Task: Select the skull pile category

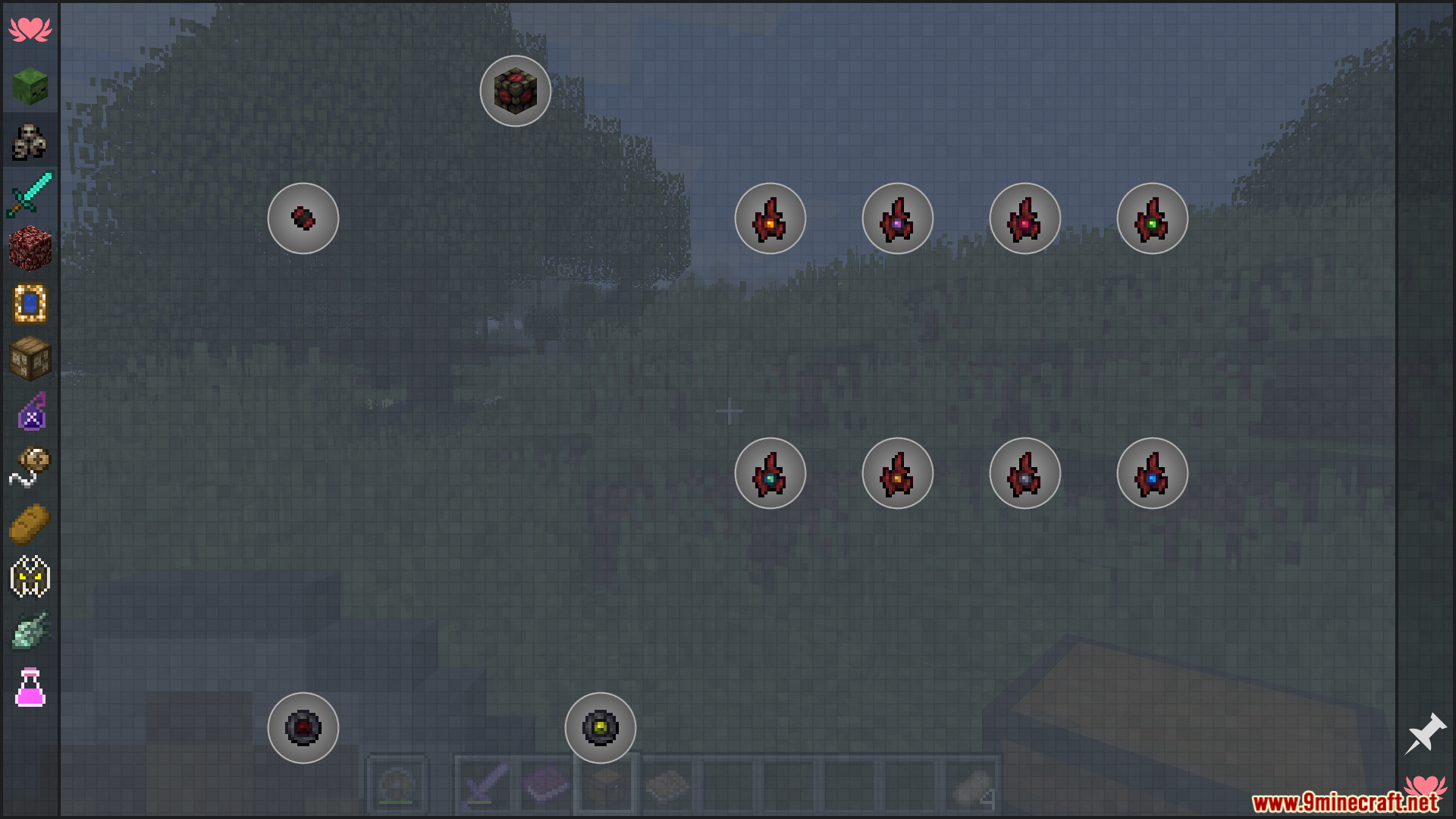Action: coord(30,141)
